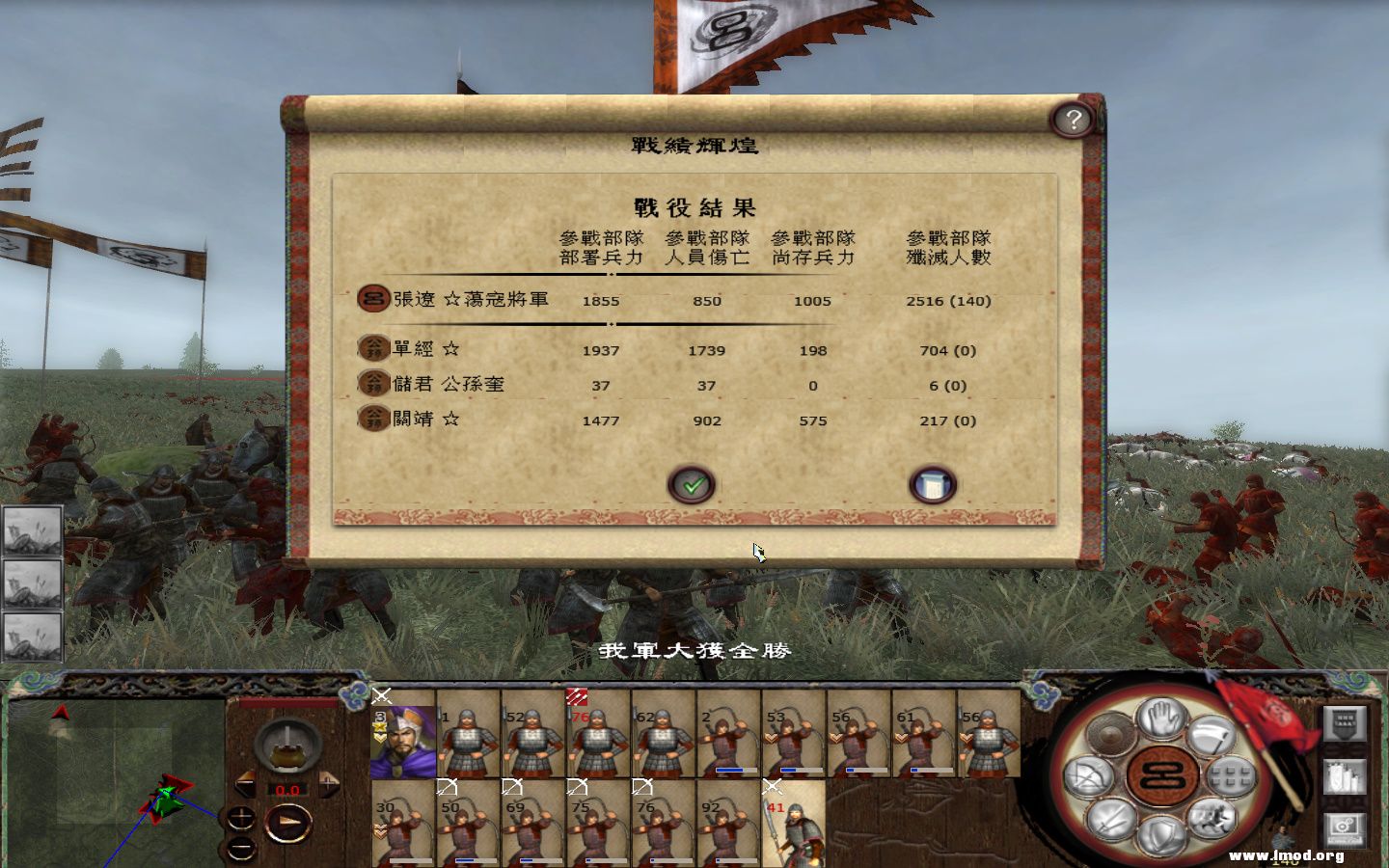
Task: Click the help question mark on the scroll
Action: click(1074, 120)
